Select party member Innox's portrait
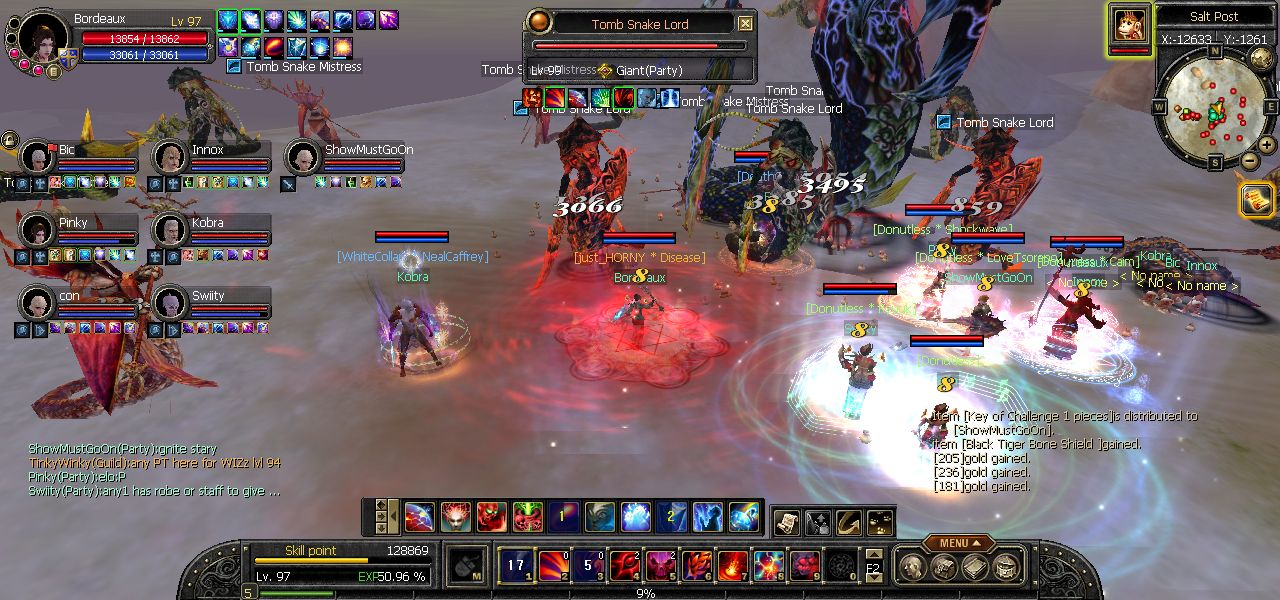 coord(169,157)
